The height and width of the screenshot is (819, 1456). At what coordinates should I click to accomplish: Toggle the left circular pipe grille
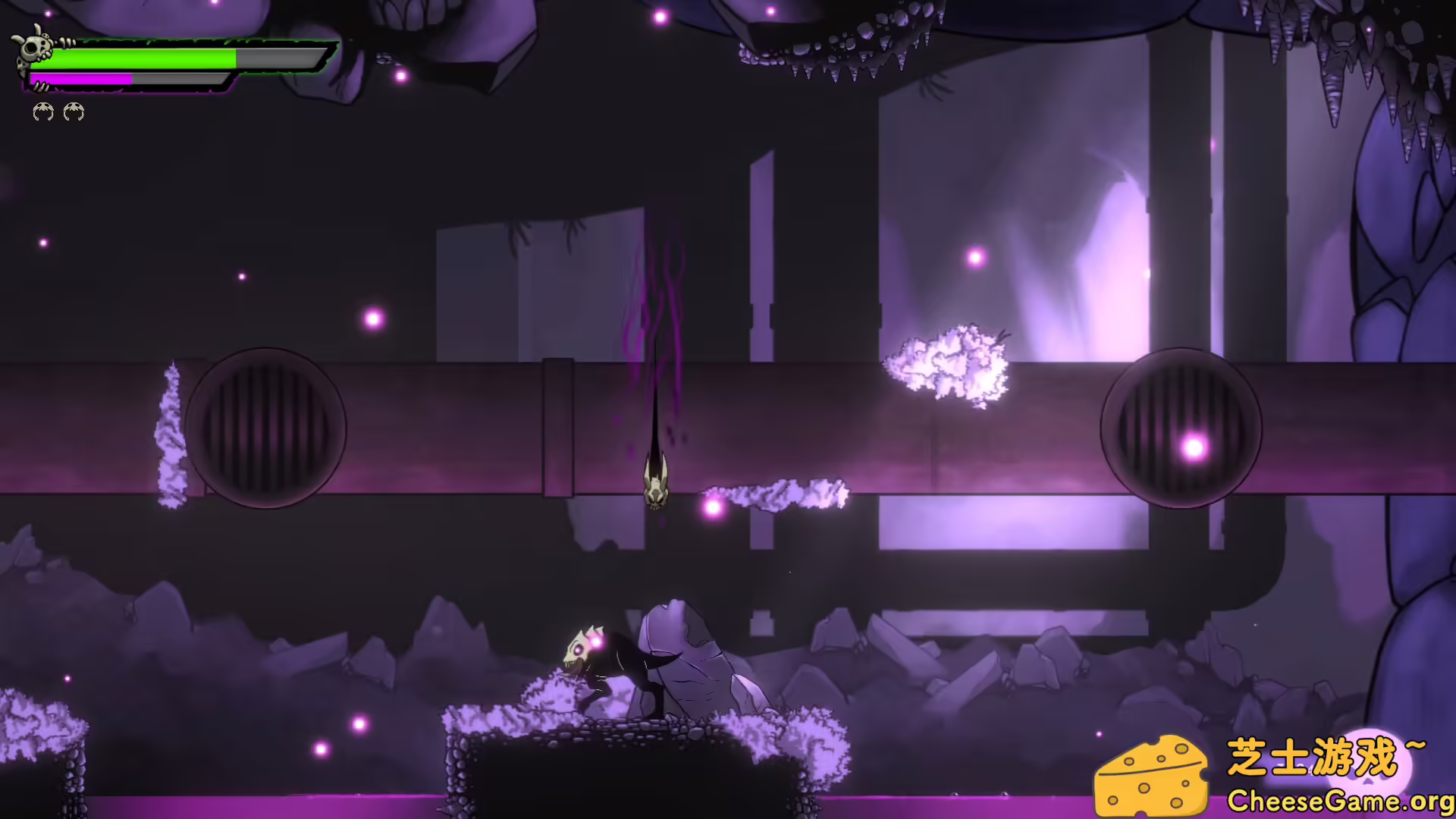267,427
